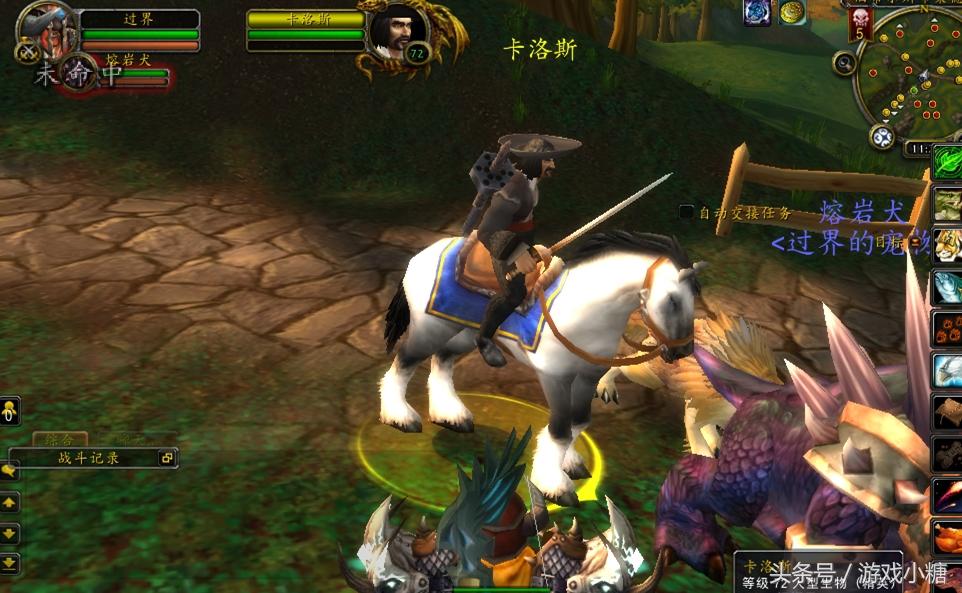Switch to the 综合 chat tab
The image size is (962, 593).
click(x=59, y=439)
